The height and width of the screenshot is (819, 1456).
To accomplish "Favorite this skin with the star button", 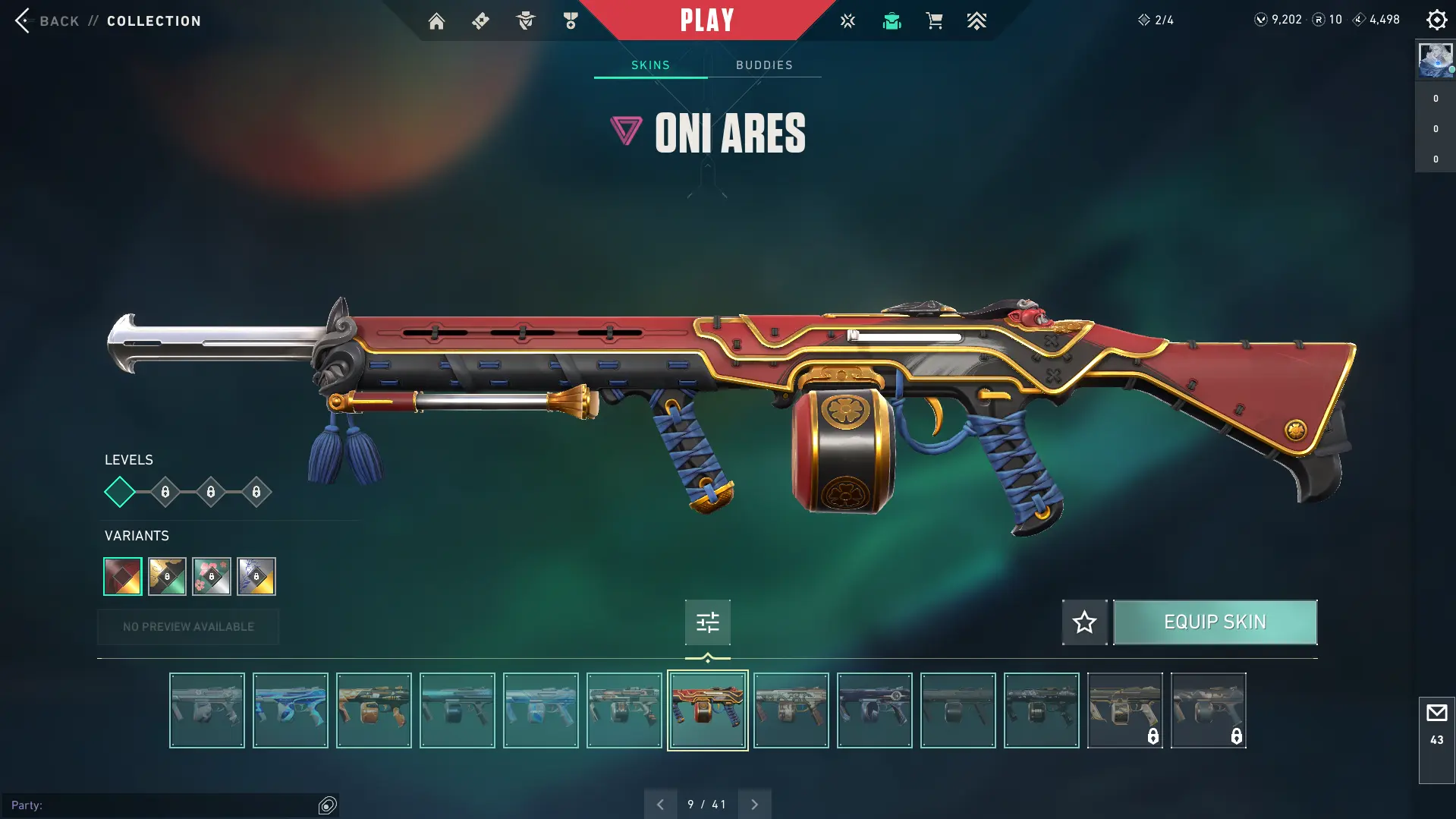I will [x=1084, y=622].
